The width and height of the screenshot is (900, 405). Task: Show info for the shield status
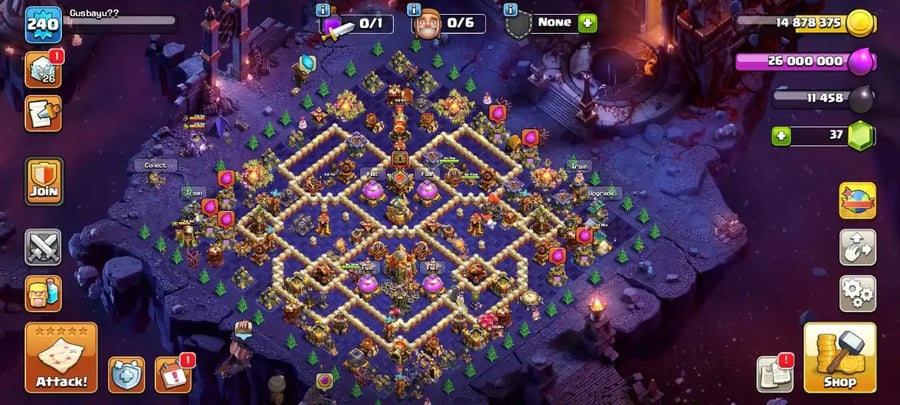coord(512,9)
